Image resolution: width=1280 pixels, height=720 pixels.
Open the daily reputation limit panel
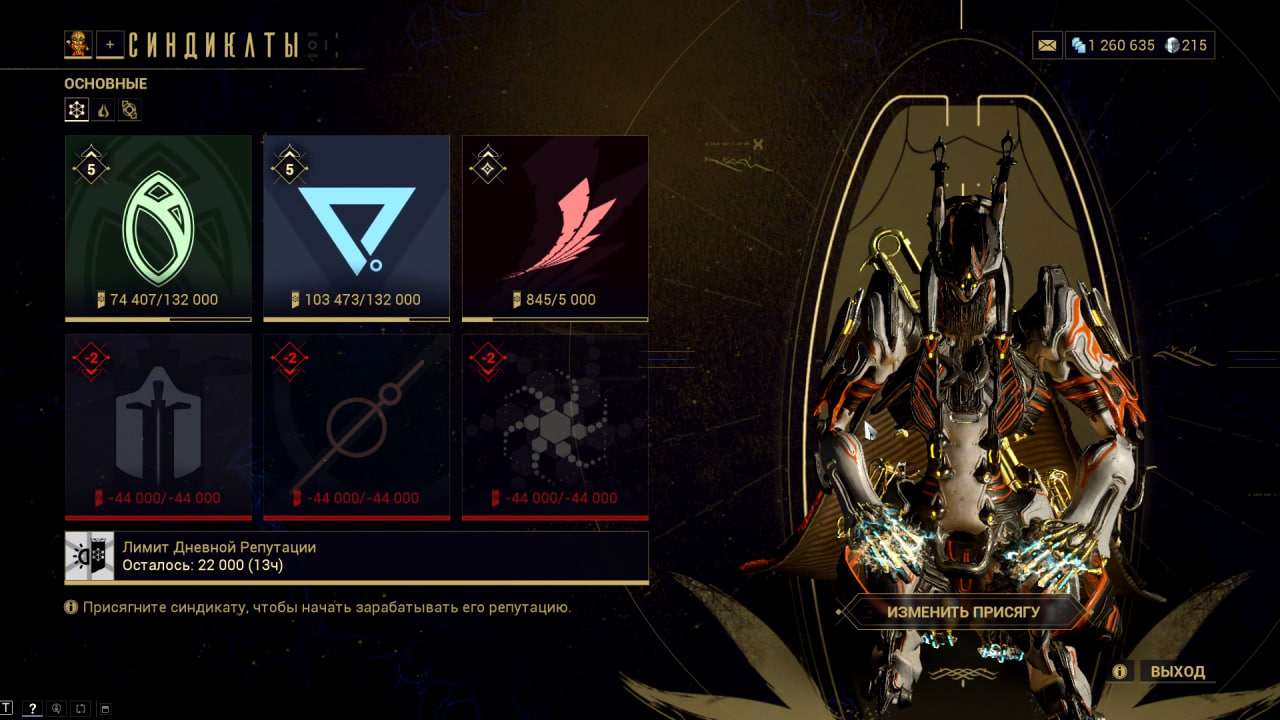pyautogui.click(x=356, y=557)
